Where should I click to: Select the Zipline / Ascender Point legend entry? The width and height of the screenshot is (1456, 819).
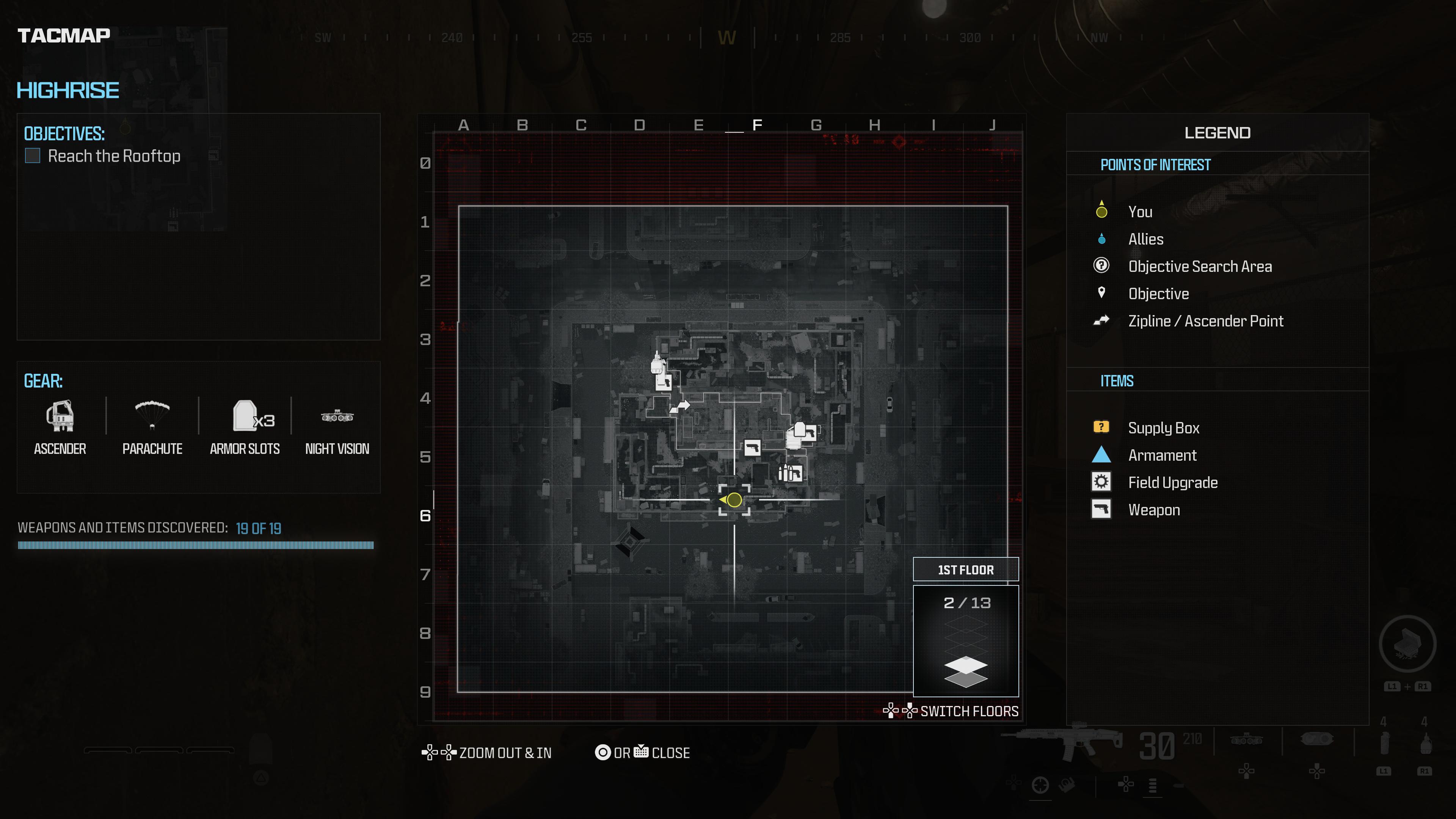pyautogui.click(x=1205, y=321)
